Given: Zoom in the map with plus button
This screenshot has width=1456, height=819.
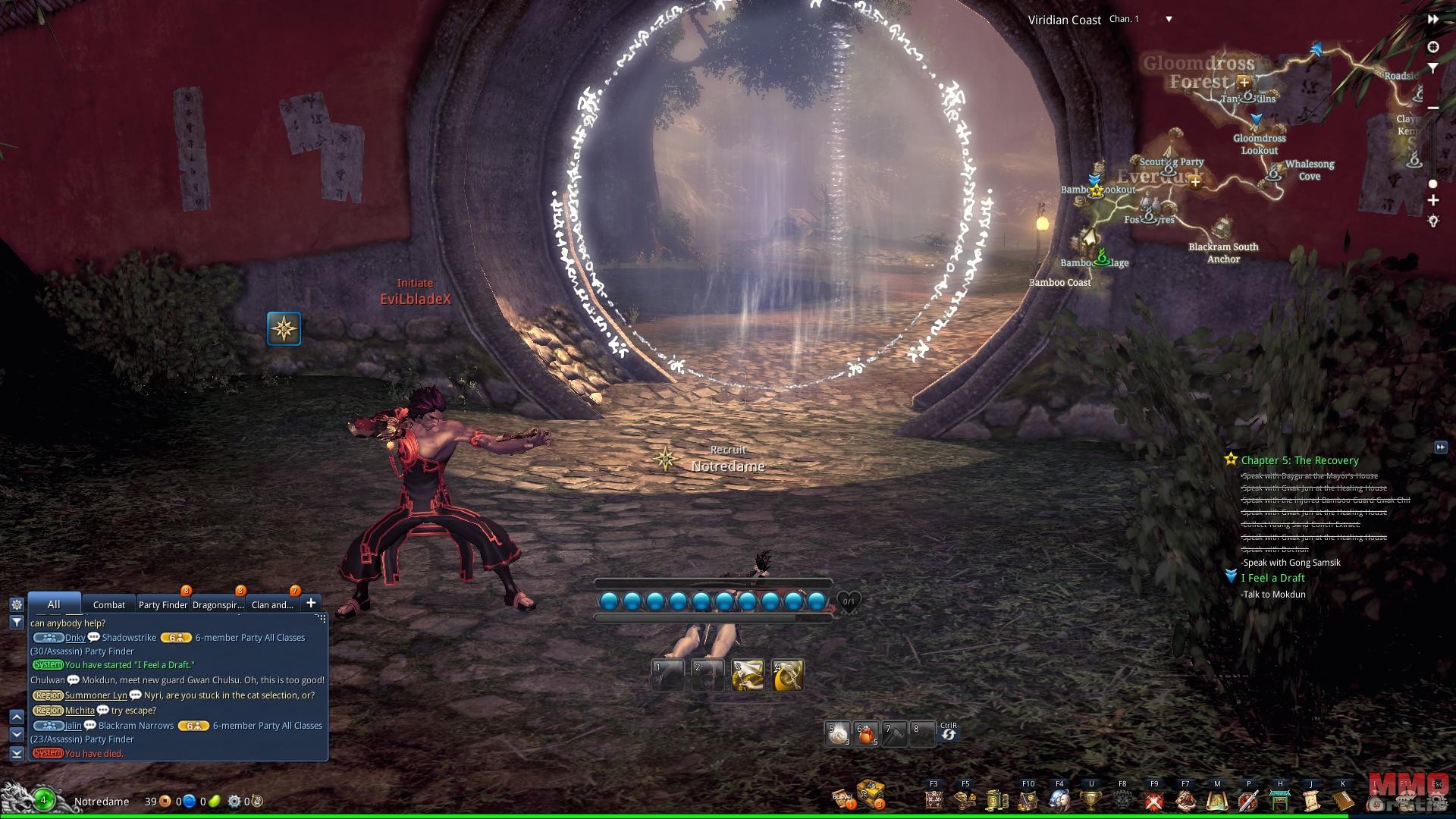Looking at the screenshot, I should [x=1432, y=200].
